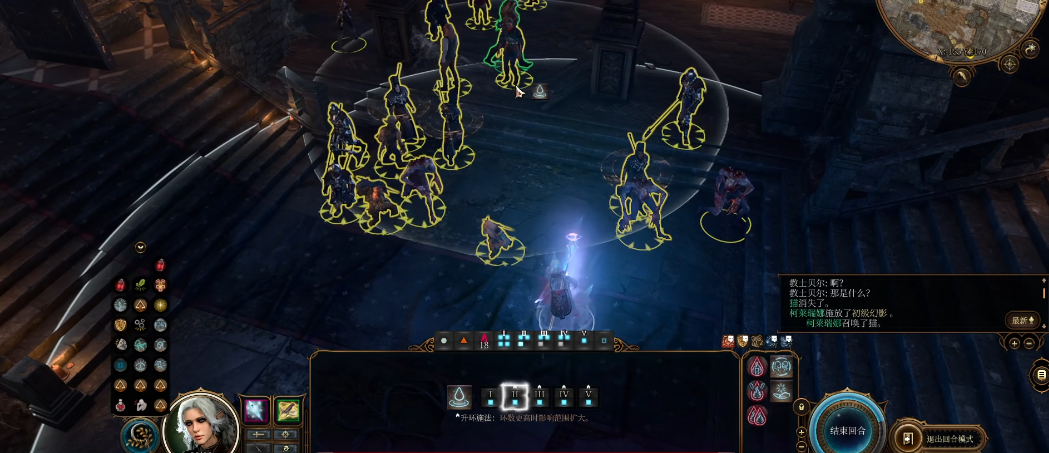Image resolution: width=1049 pixels, height=453 pixels.
Task: Select the orange triangle hotbar filter
Action: coord(464,341)
